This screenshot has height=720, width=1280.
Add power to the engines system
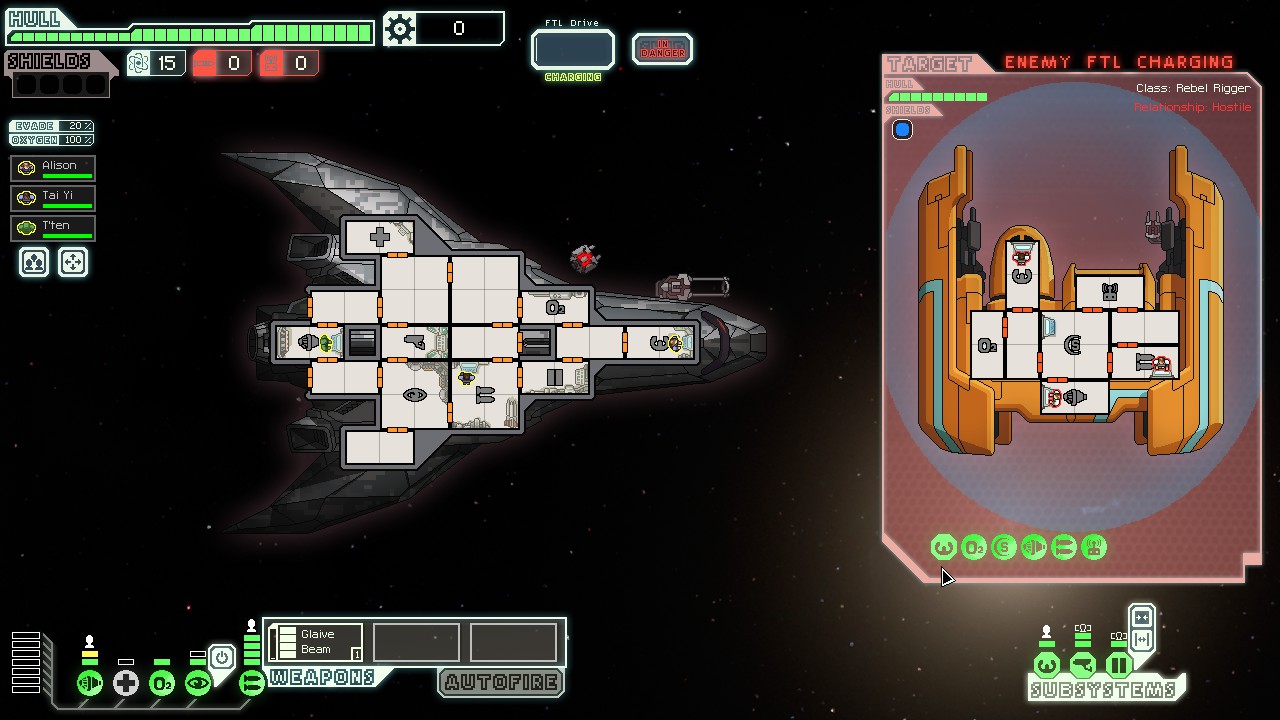[x=90, y=683]
